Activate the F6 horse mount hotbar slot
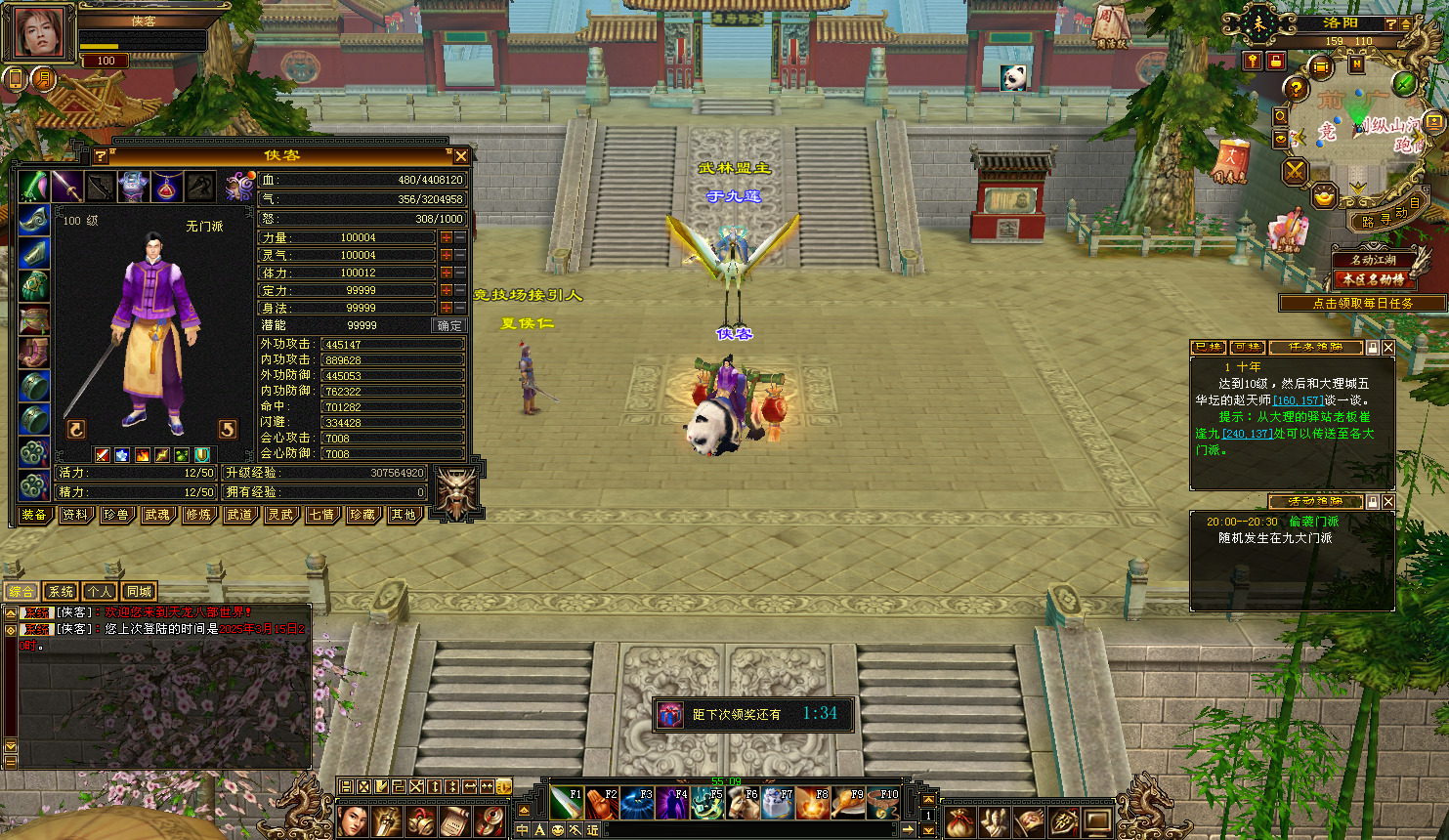The height and width of the screenshot is (840, 1449). coord(743,803)
